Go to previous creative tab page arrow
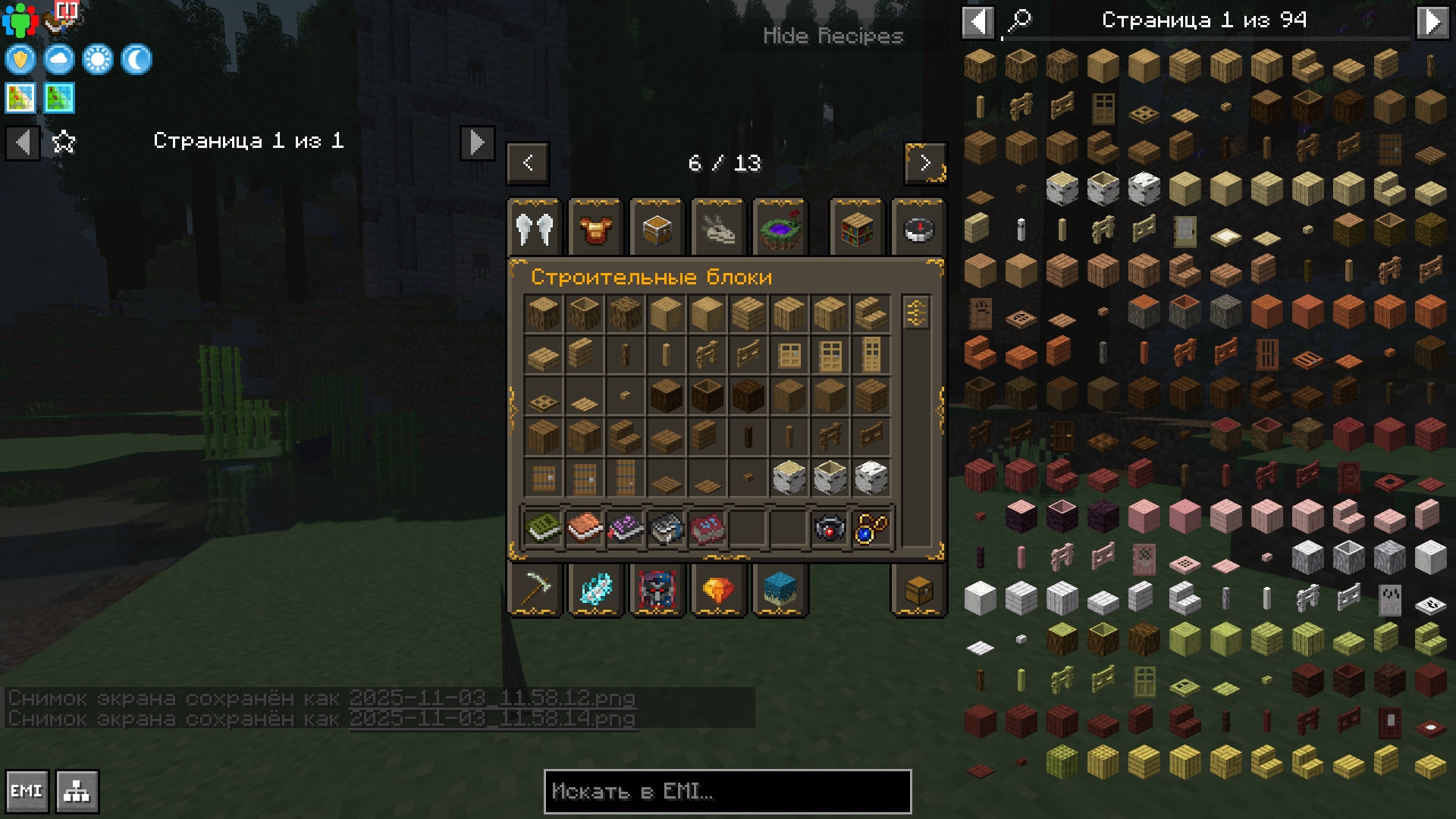This screenshot has width=1456, height=819. 528,163
